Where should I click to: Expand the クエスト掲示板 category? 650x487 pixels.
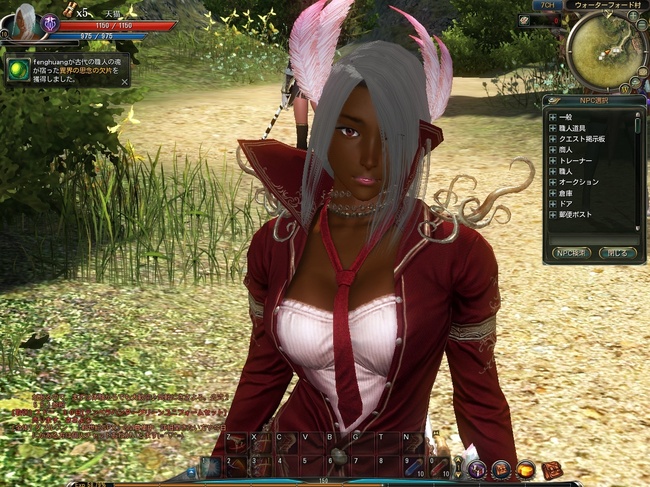click(552, 139)
